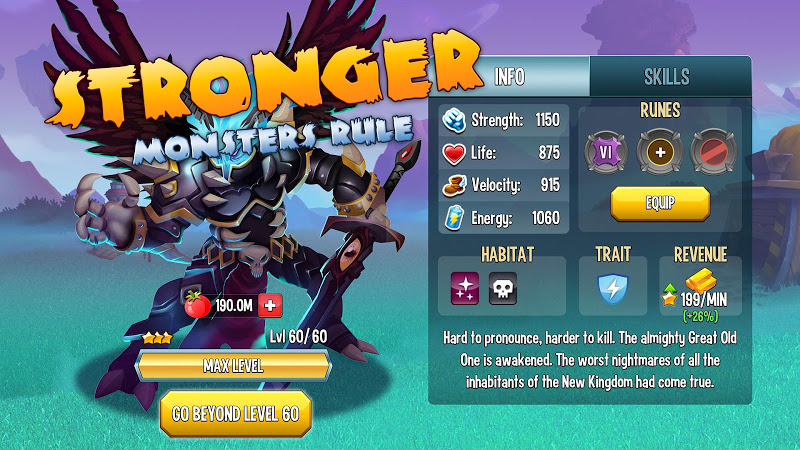Image resolution: width=800 pixels, height=450 pixels.
Task: Show the lightning shield trait details
Action: click(612, 289)
